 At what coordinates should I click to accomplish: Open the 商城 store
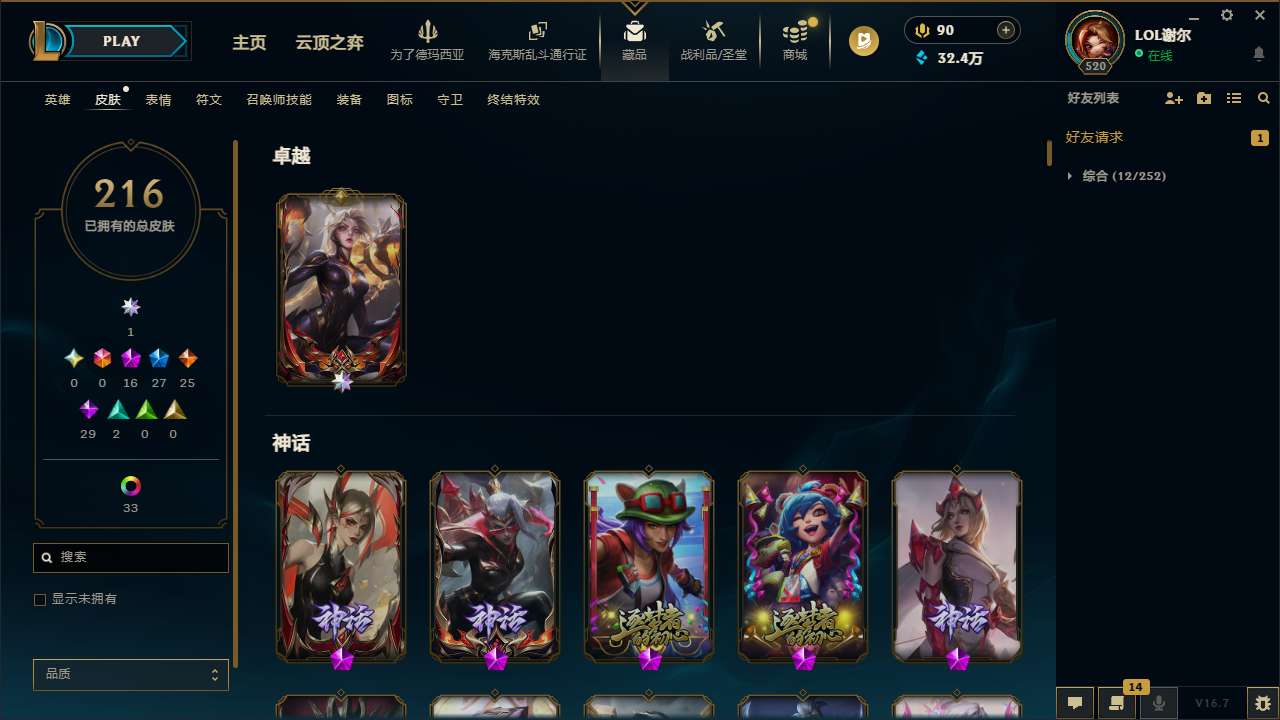pos(795,40)
